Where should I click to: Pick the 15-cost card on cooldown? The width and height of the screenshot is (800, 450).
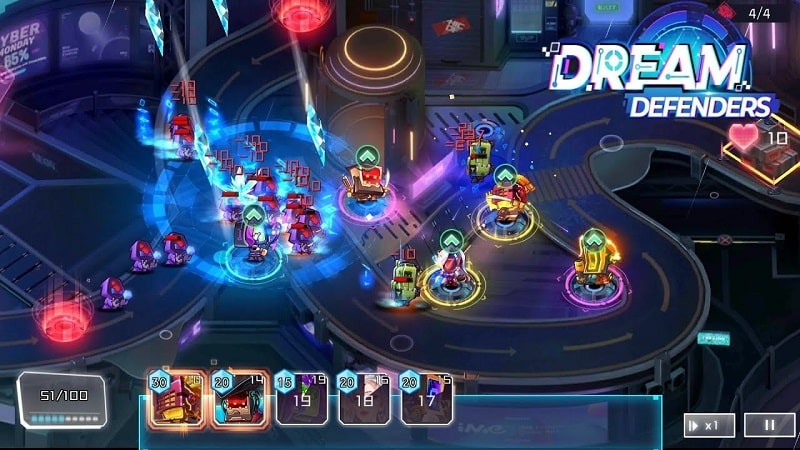coord(301,400)
